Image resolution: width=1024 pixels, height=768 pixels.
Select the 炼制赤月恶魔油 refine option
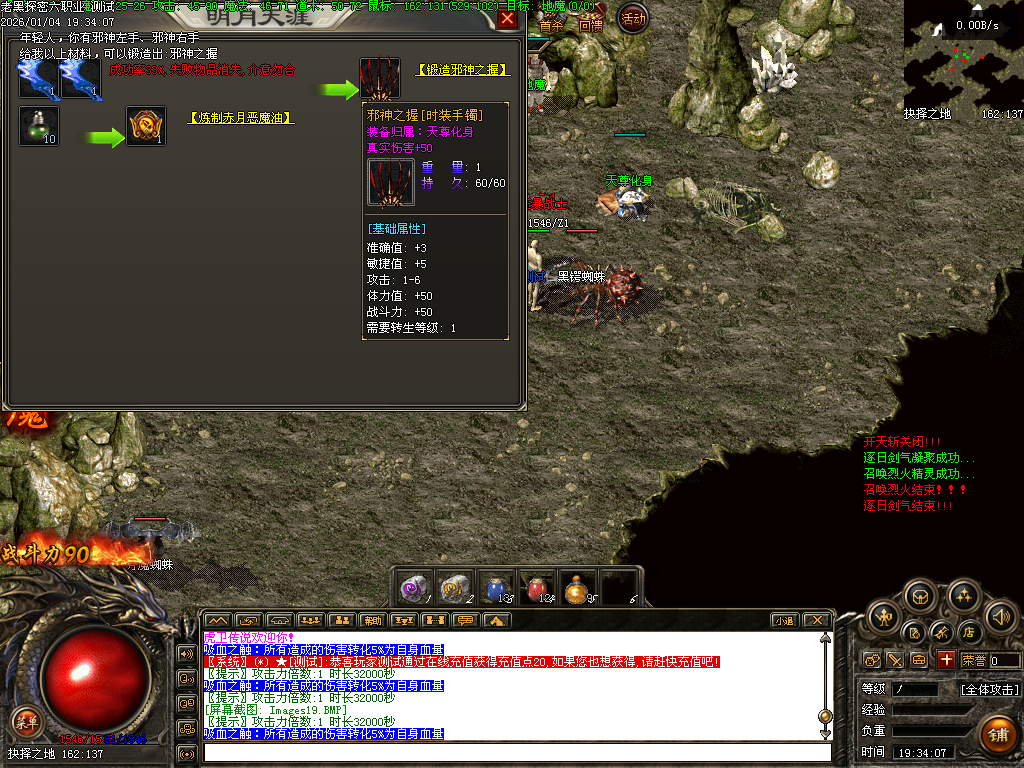(241, 118)
